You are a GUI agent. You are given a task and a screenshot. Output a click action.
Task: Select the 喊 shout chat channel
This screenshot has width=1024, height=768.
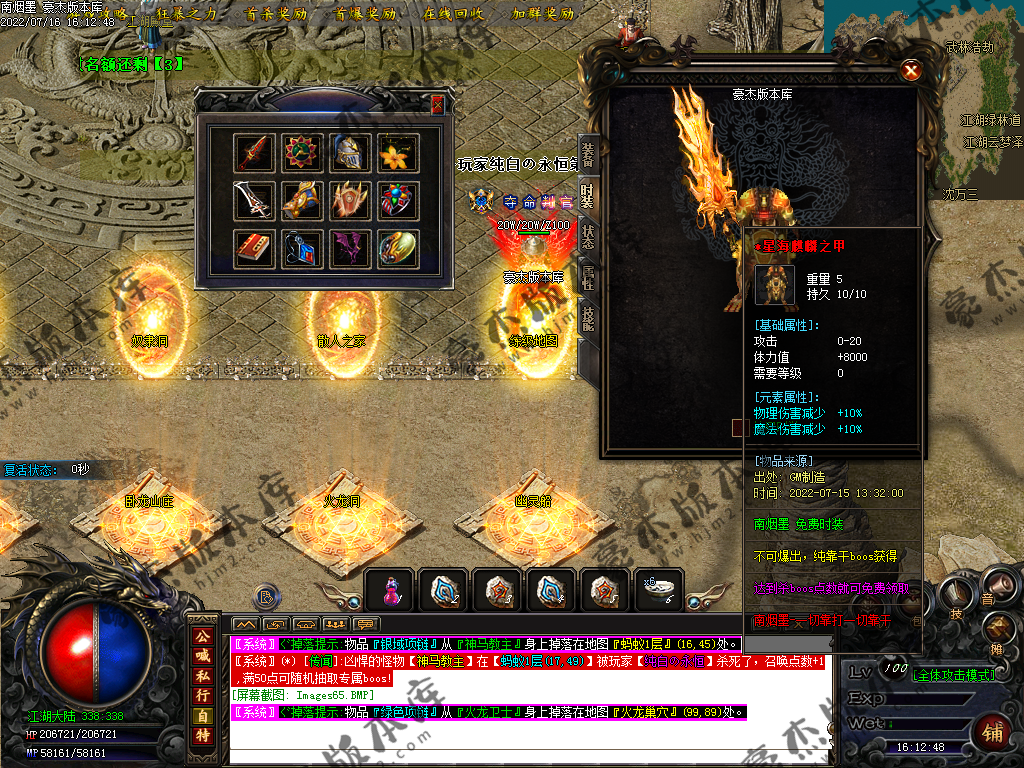pos(203,655)
